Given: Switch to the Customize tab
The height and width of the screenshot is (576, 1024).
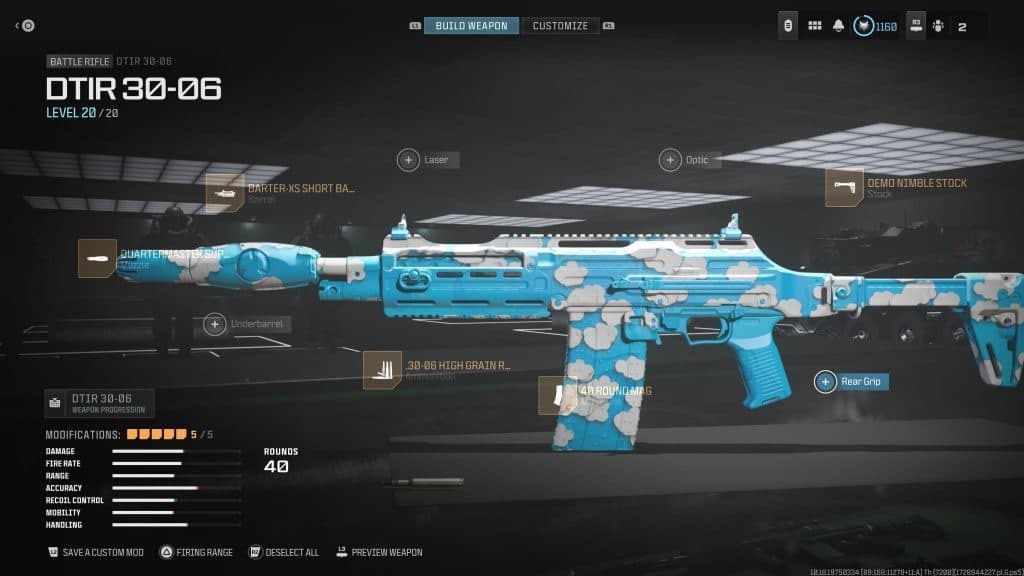Looking at the screenshot, I should (x=560, y=26).
